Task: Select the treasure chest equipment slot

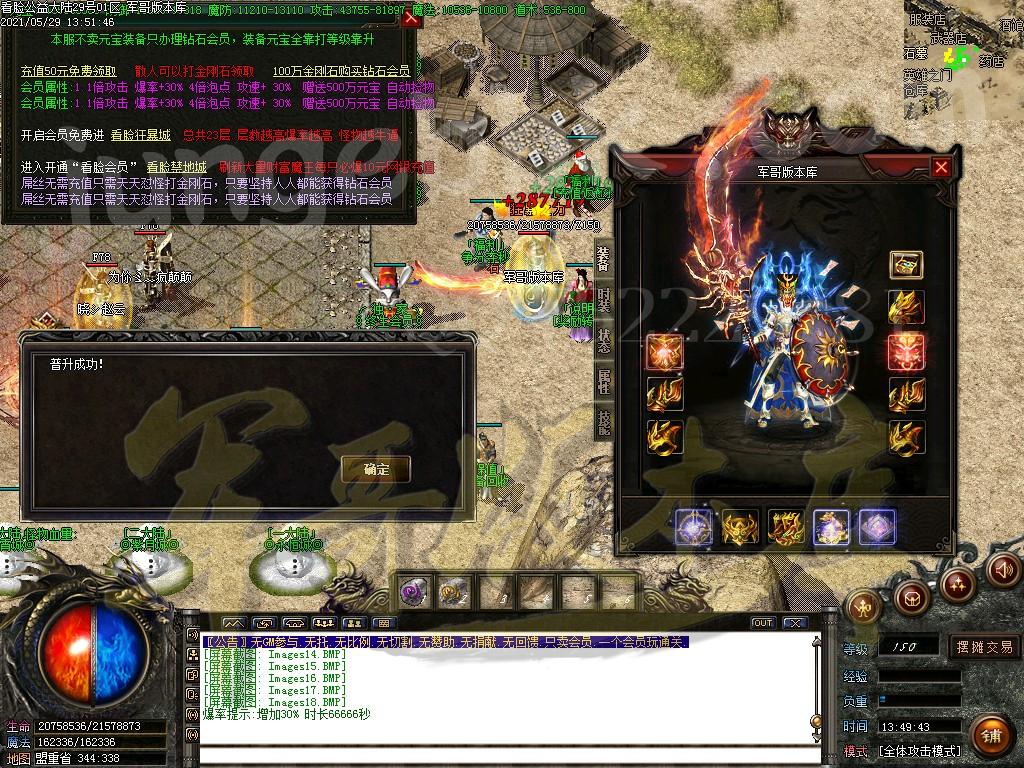Action: [x=906, y=265]
